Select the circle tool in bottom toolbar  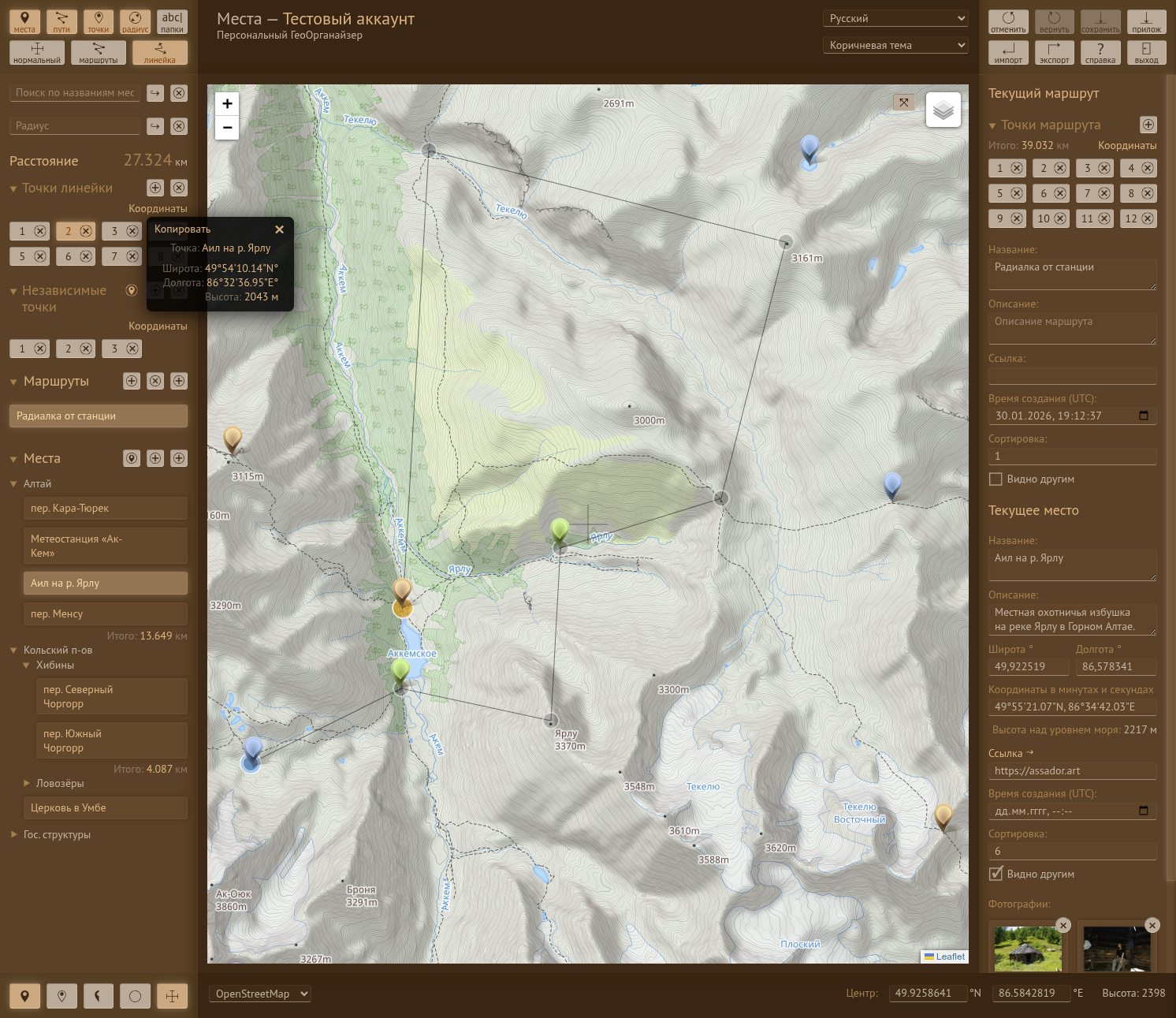pyautogui.click(x=135, y=995)
